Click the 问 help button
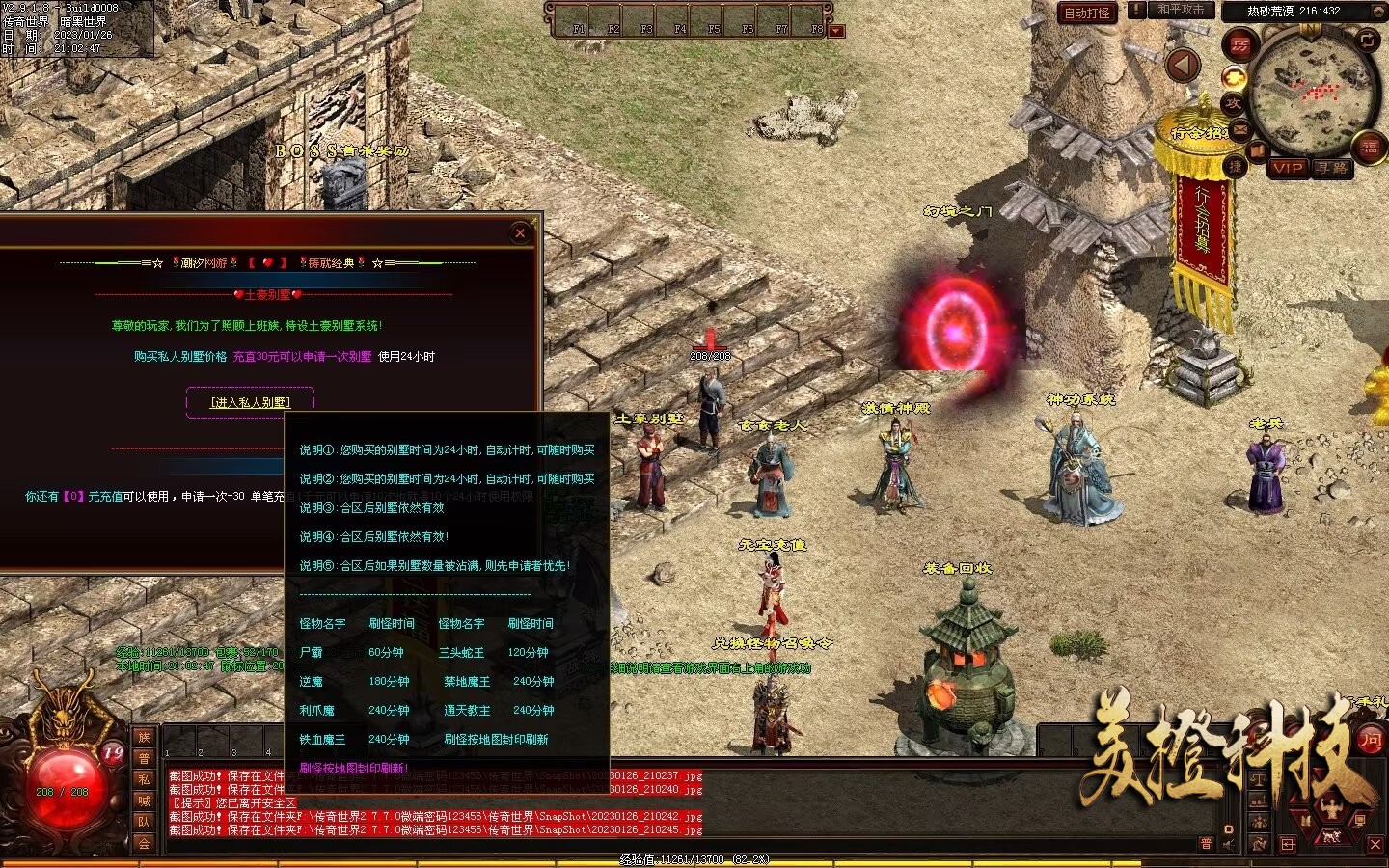This screenshot has height=868, width=1389. pos(1370,740)
